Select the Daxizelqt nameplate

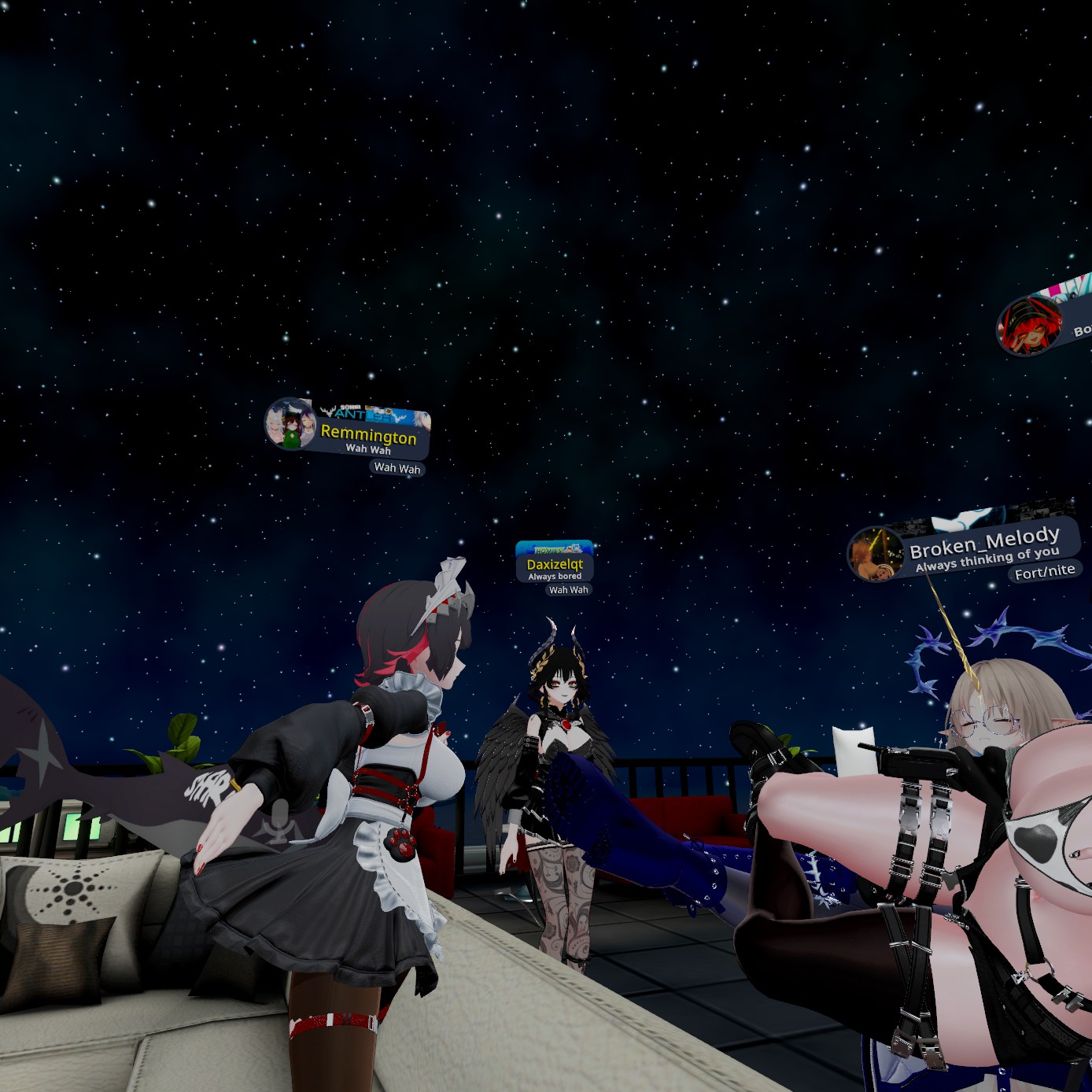(x=555, y=565)
